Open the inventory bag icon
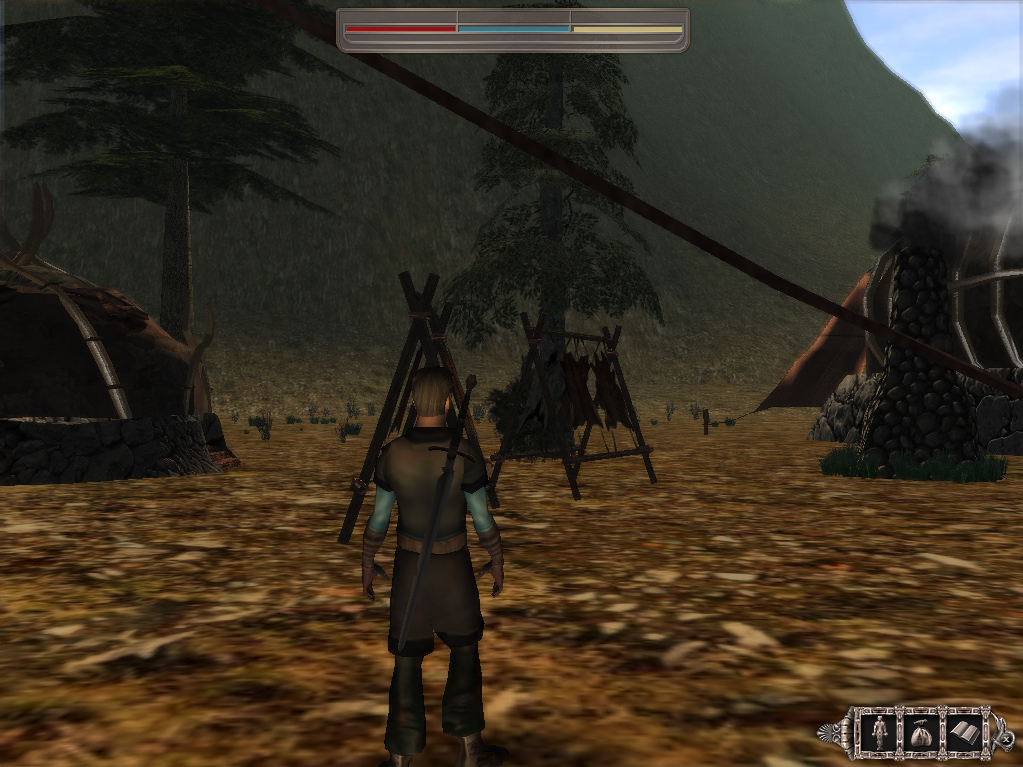Screen dimensions: 1023x767 (x=922, y=733)
